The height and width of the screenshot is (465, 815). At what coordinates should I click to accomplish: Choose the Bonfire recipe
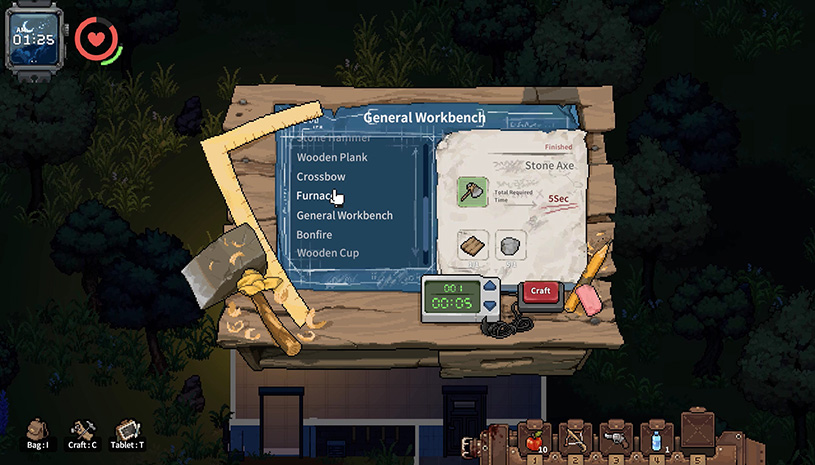coord(317,234)
